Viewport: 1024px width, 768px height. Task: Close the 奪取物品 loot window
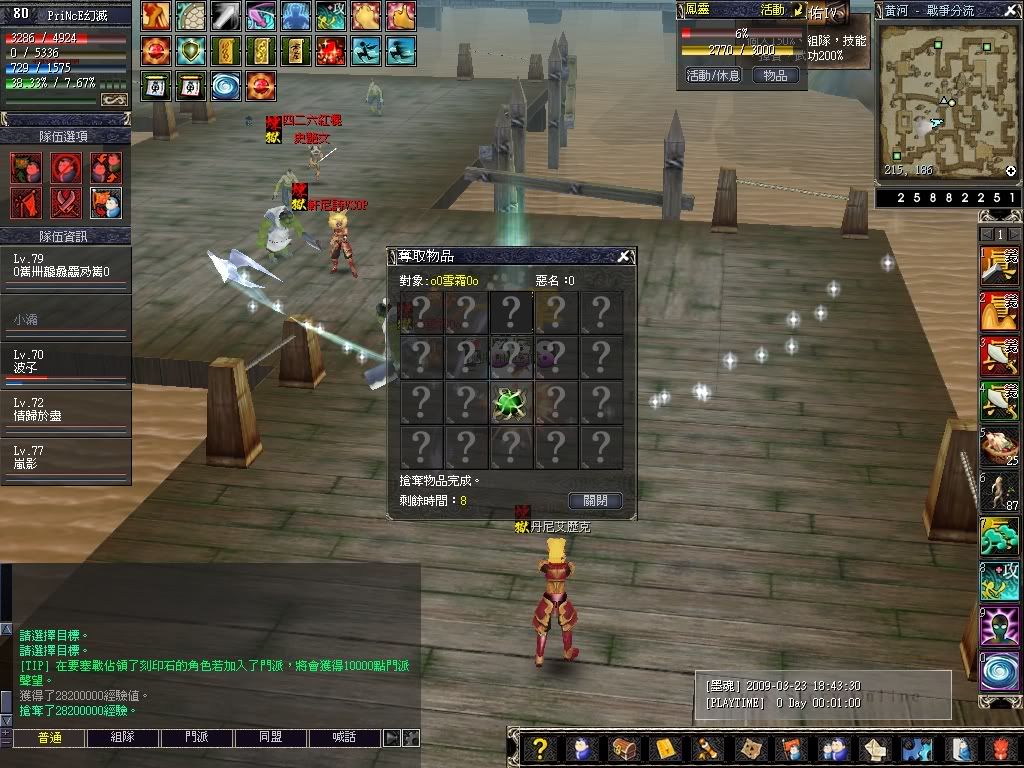pyautogui.click(x=624, y=256)
